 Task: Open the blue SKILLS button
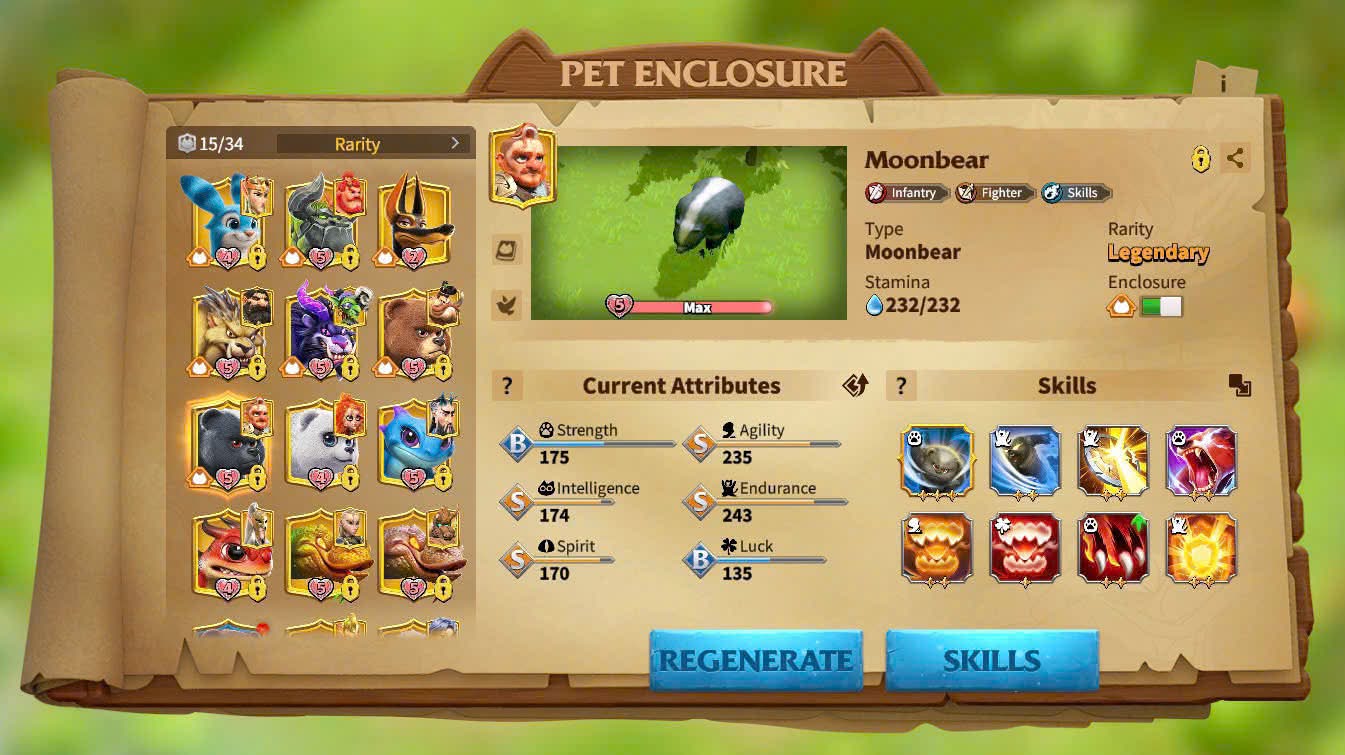click(x=992, y=660)
